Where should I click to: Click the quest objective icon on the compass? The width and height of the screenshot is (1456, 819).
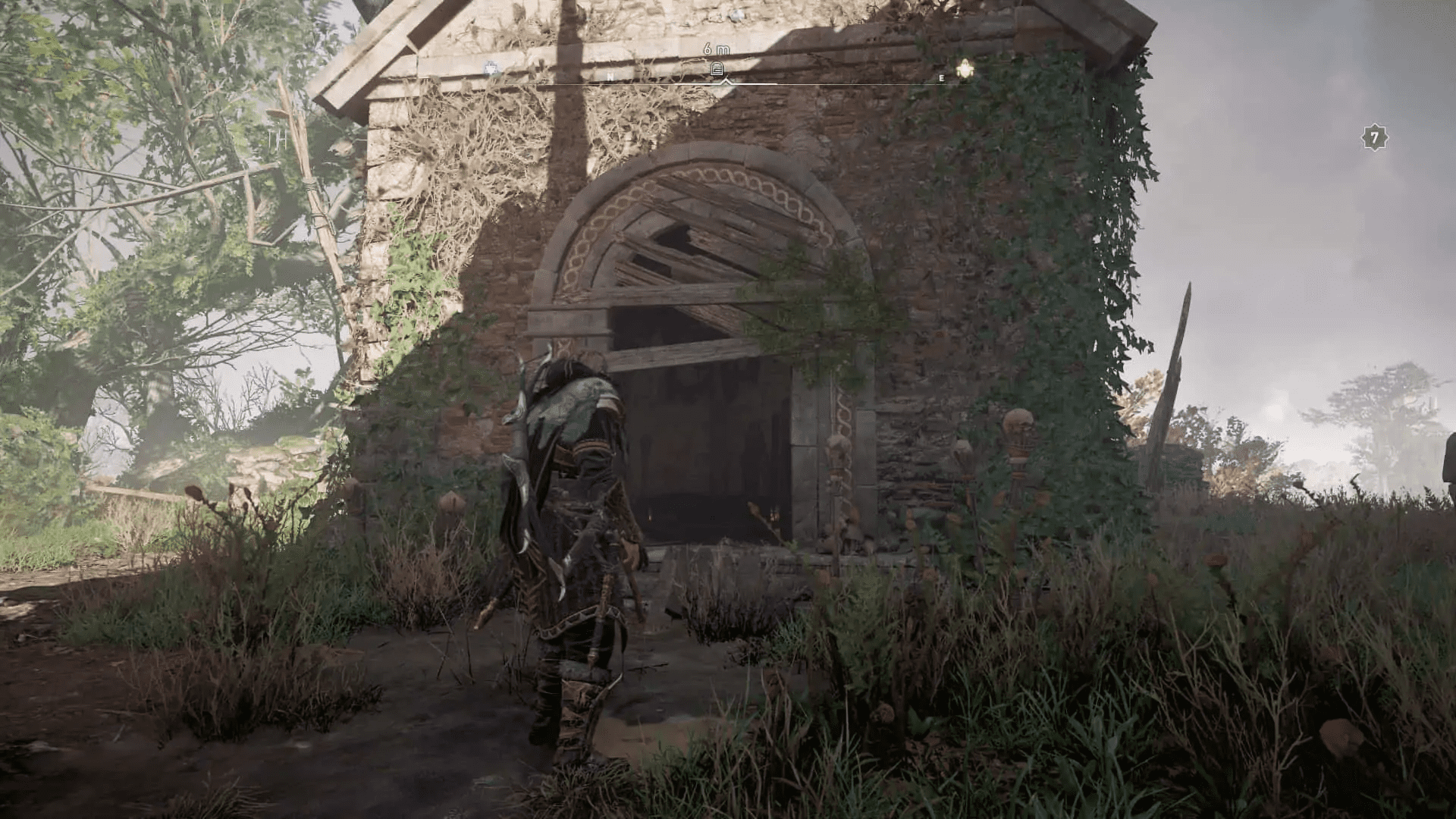(x=717, y=69)
